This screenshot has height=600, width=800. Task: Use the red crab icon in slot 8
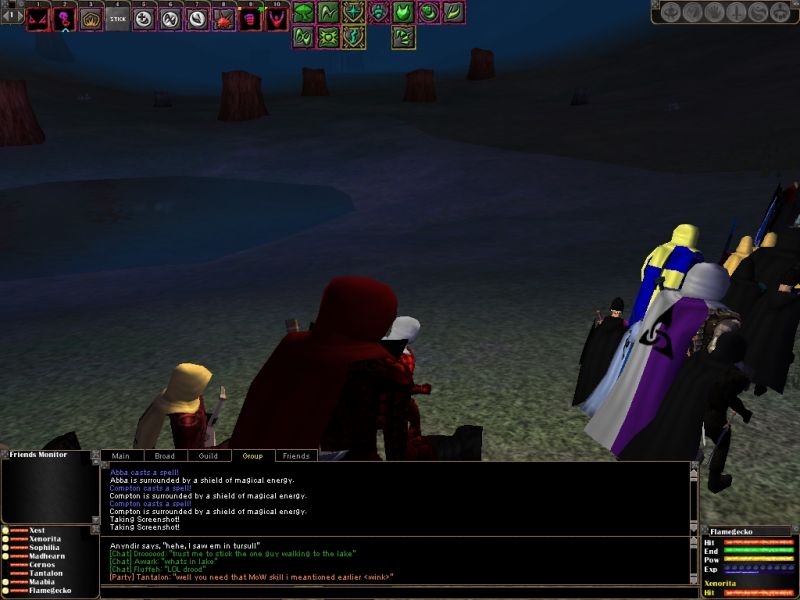224,19
